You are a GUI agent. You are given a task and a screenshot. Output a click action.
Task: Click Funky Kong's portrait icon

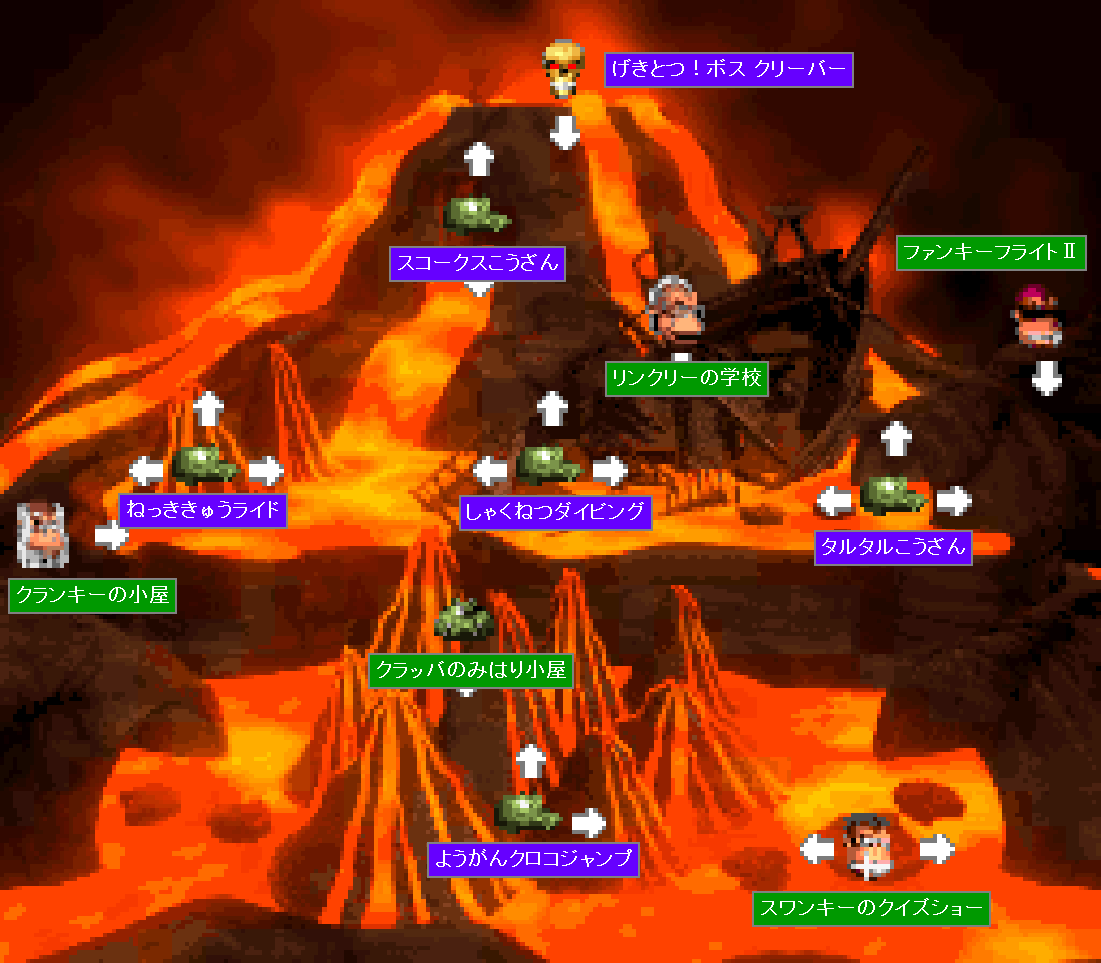(x=1036, y=315)
